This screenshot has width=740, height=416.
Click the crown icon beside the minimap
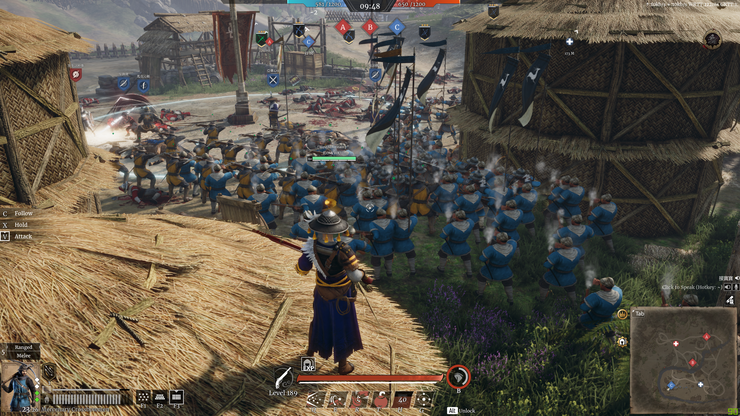622,314
